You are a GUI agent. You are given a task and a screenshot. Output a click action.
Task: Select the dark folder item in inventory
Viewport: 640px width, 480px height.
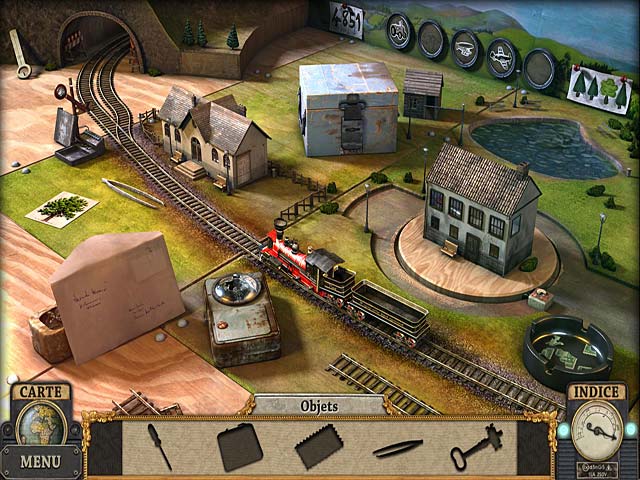pos(239,446)
